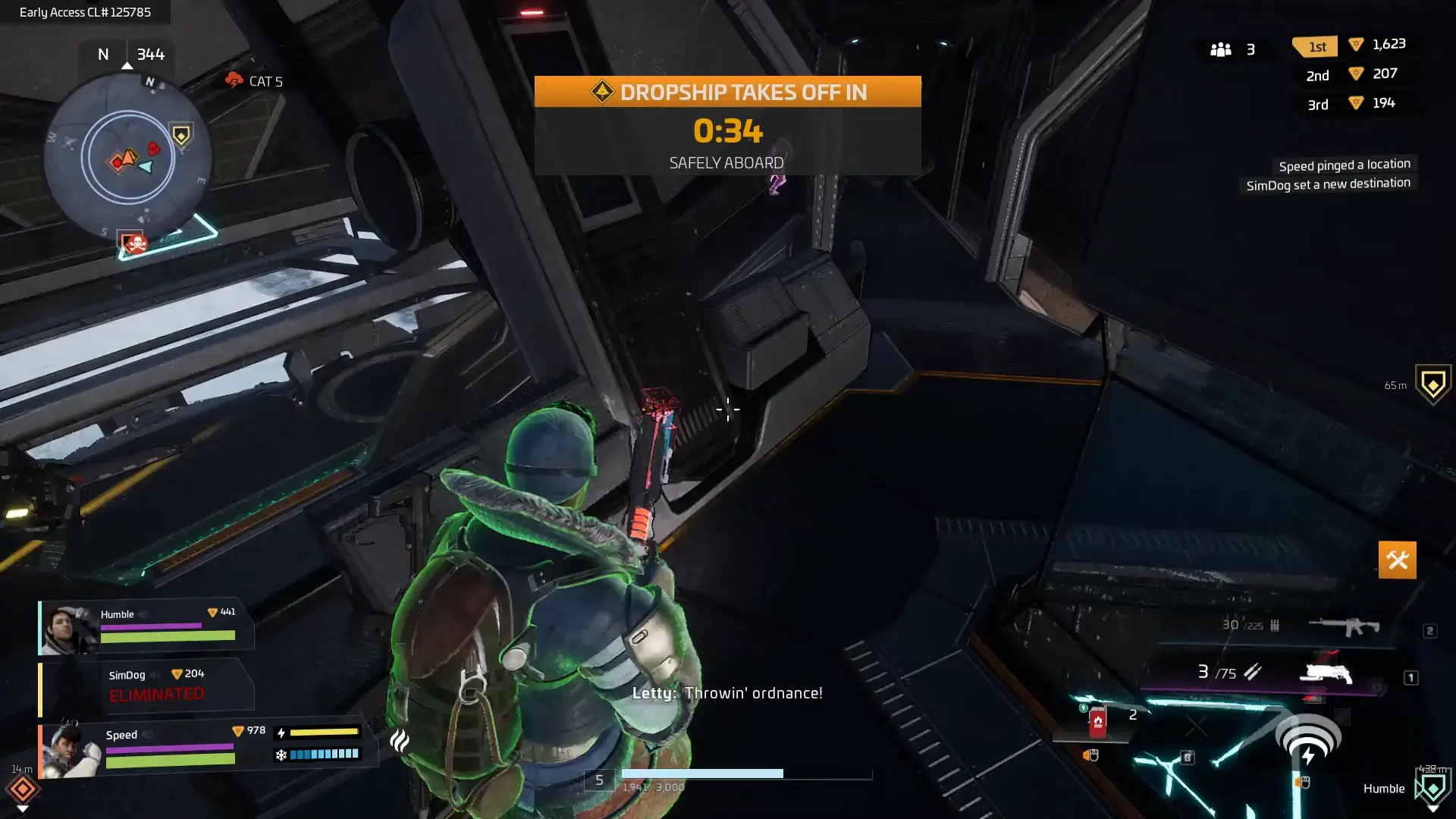Image resolution: width=1456 pixels, height=819 pixels.
Task: Click the circular minimap
Action: (x=127, y=157)
